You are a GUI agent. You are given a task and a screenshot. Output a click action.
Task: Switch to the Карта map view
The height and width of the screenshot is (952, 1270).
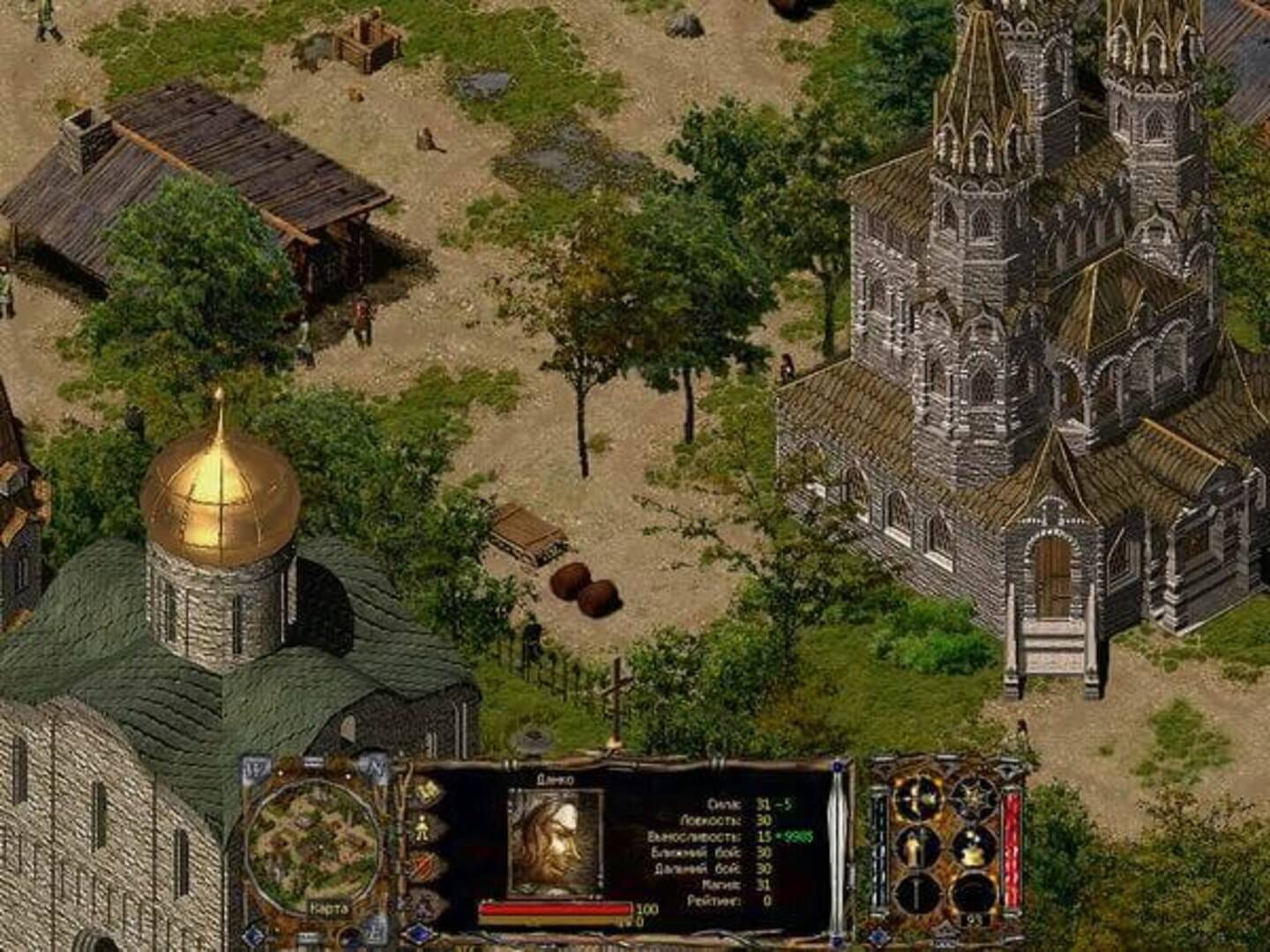coord(331,909)
